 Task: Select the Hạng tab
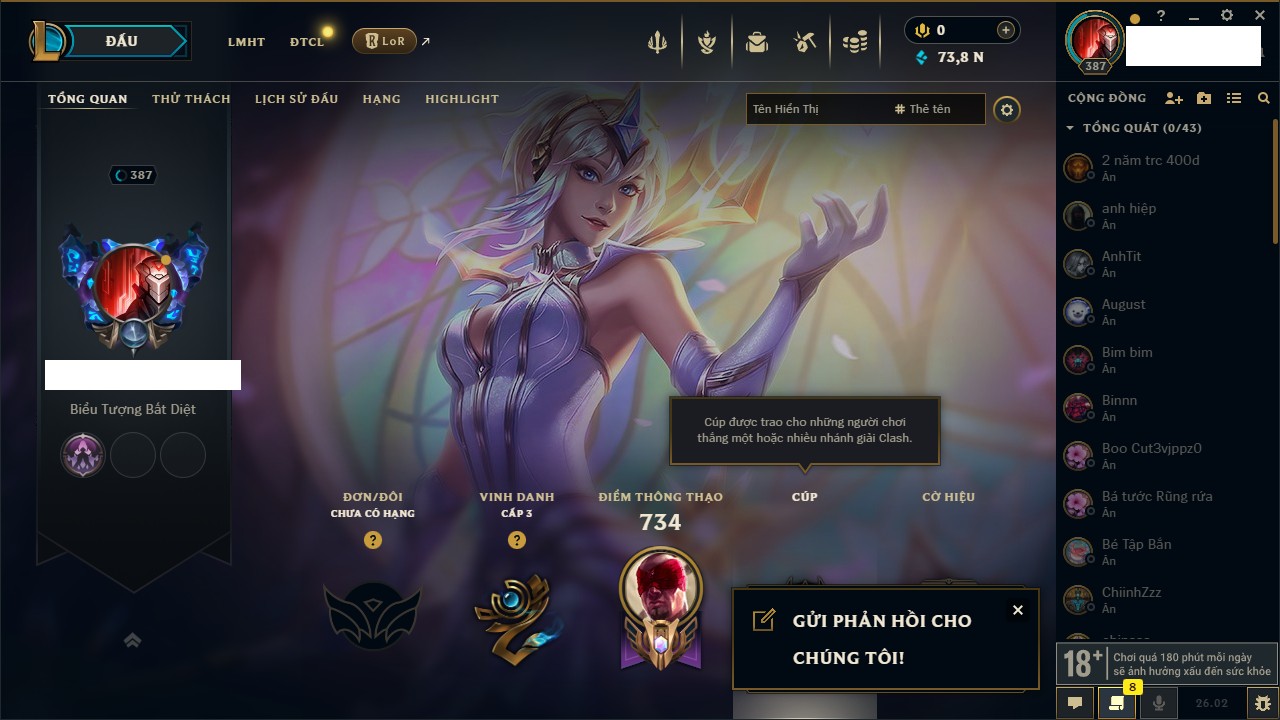tap(381, 99)
